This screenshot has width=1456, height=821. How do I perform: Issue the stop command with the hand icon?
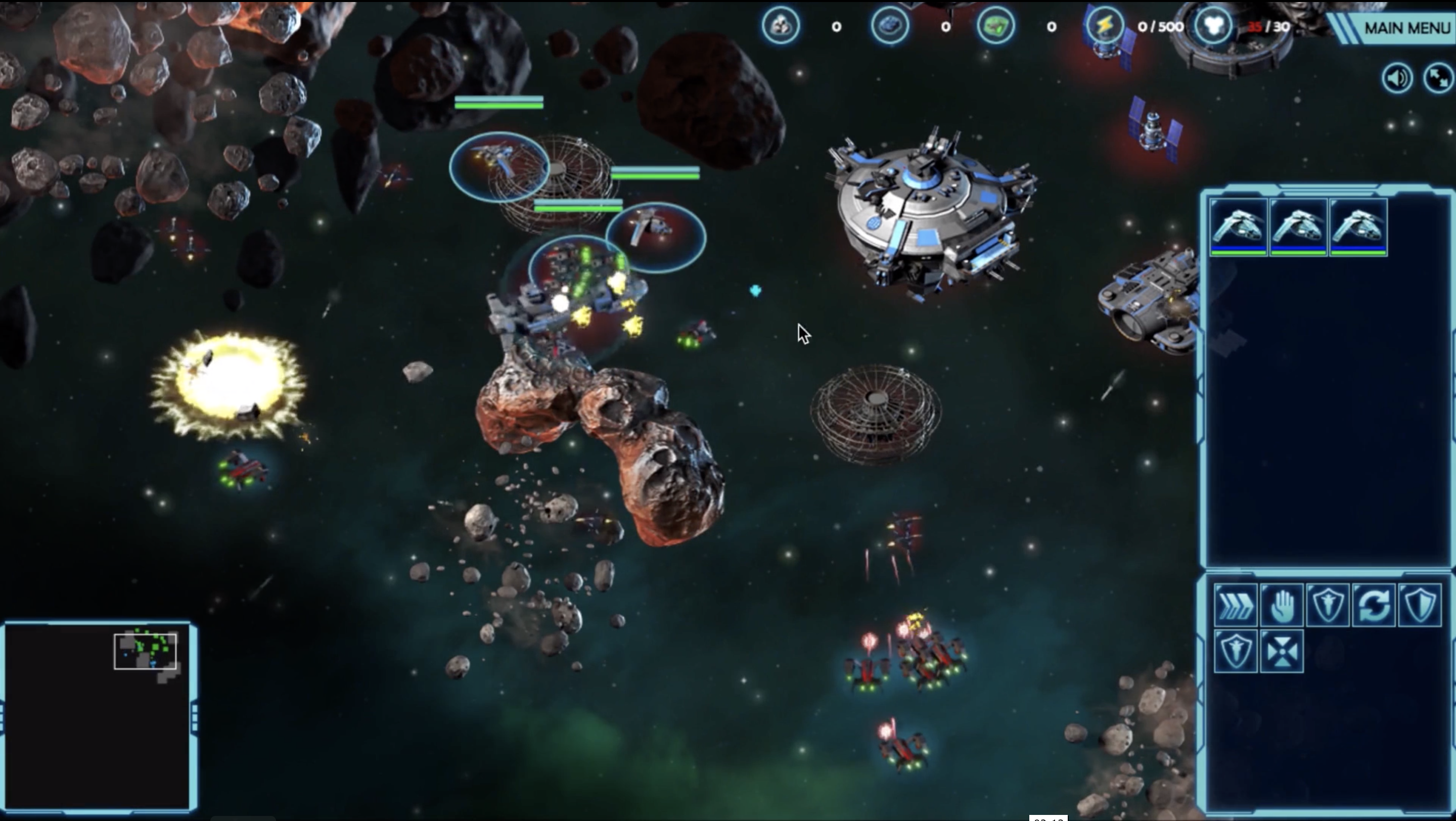click(x=1282, y=605)
